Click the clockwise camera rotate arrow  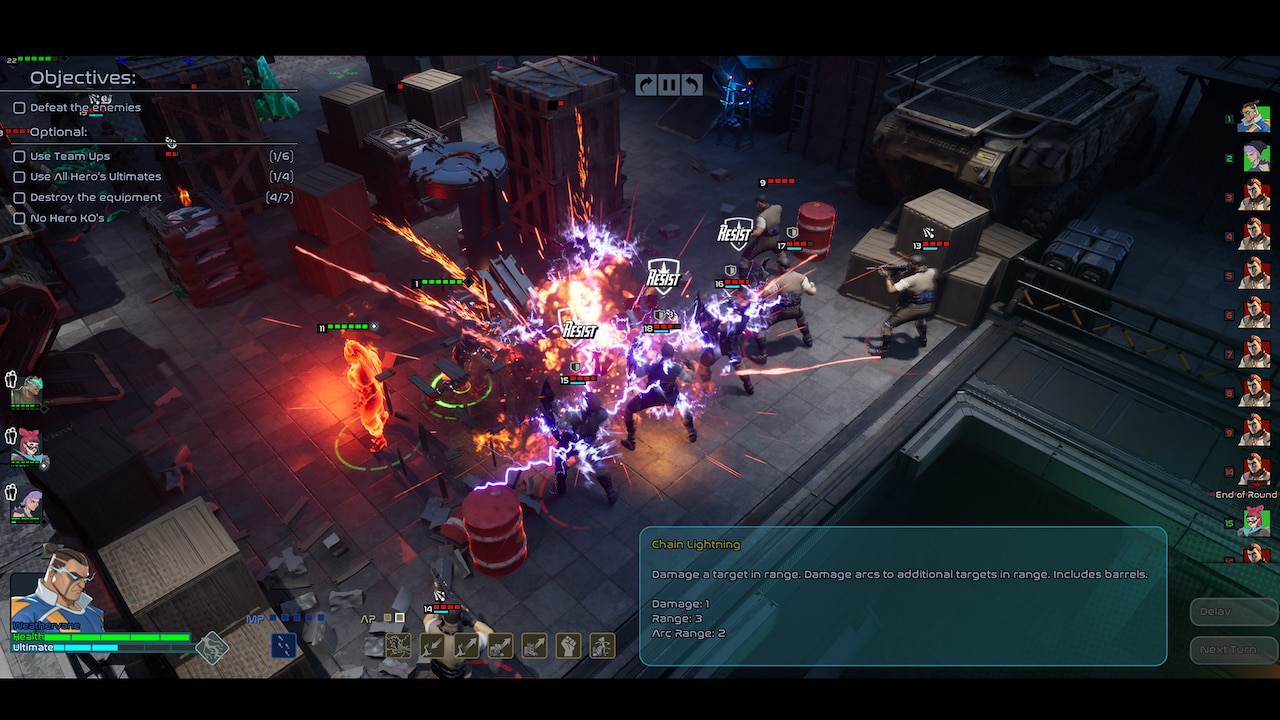tap(646, 85)
